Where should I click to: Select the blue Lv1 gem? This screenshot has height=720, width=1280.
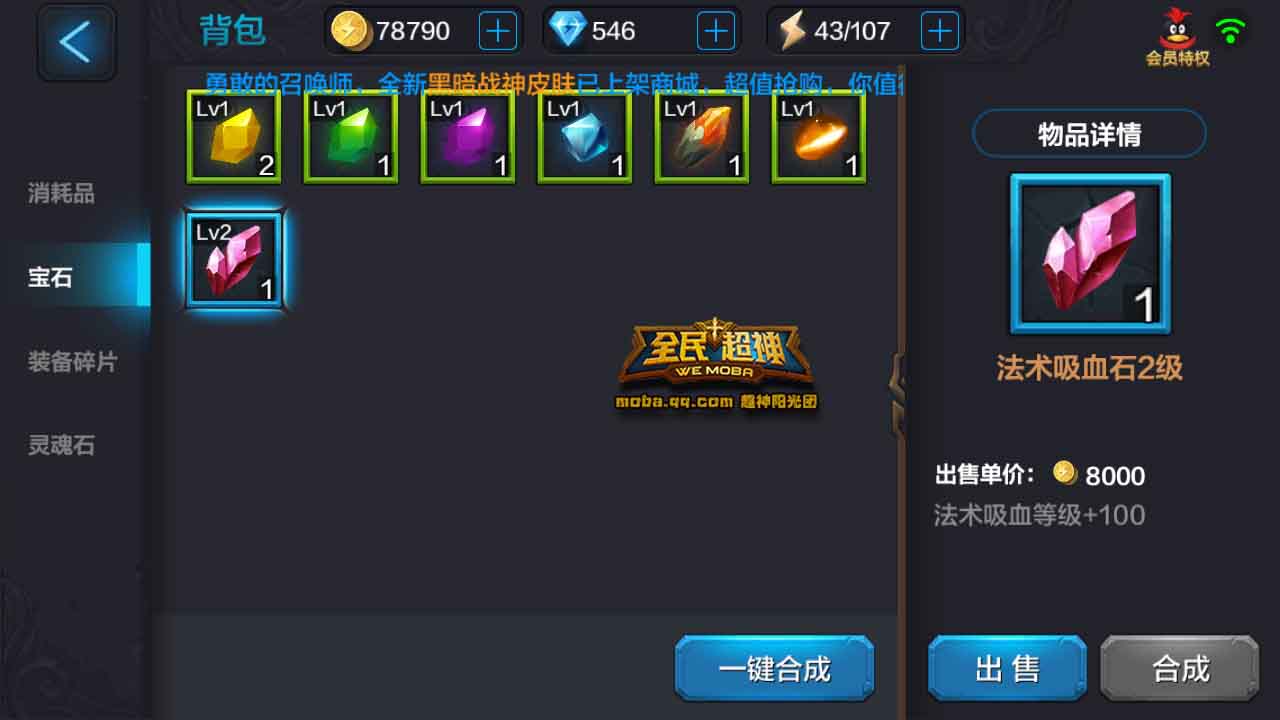pos(584,137)
